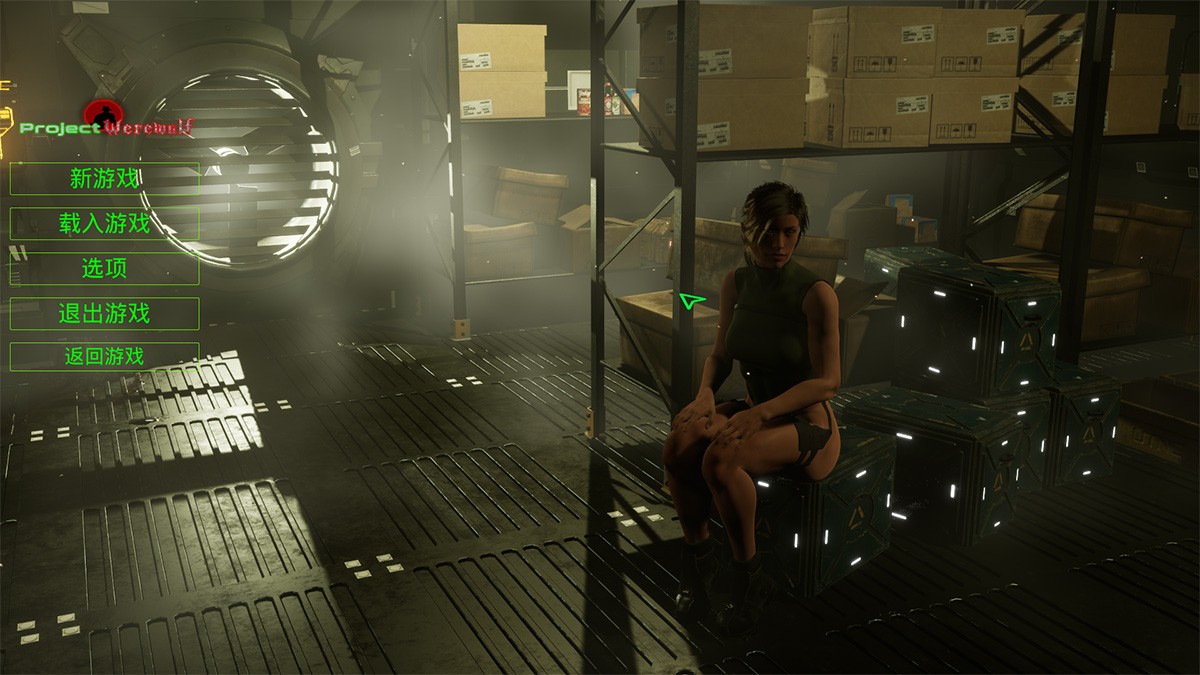Open the load game menu (载入游戏)
The width and height of the screenshot is (1200, 675).
[104, 224]
